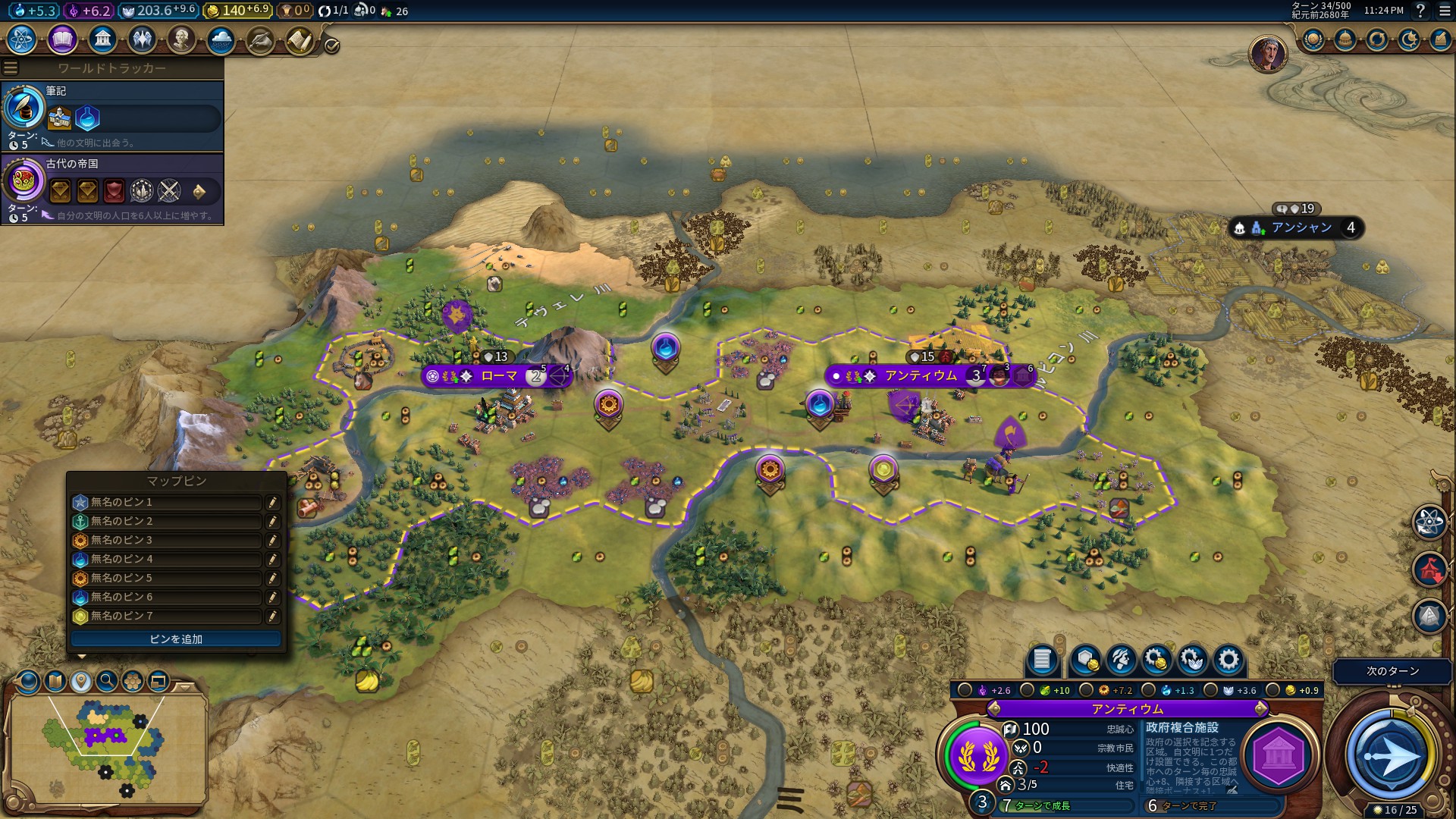The height and width of the screenshot is (819, 1456).
Task: Select the Antium city banner
Action: pos(921,376)
